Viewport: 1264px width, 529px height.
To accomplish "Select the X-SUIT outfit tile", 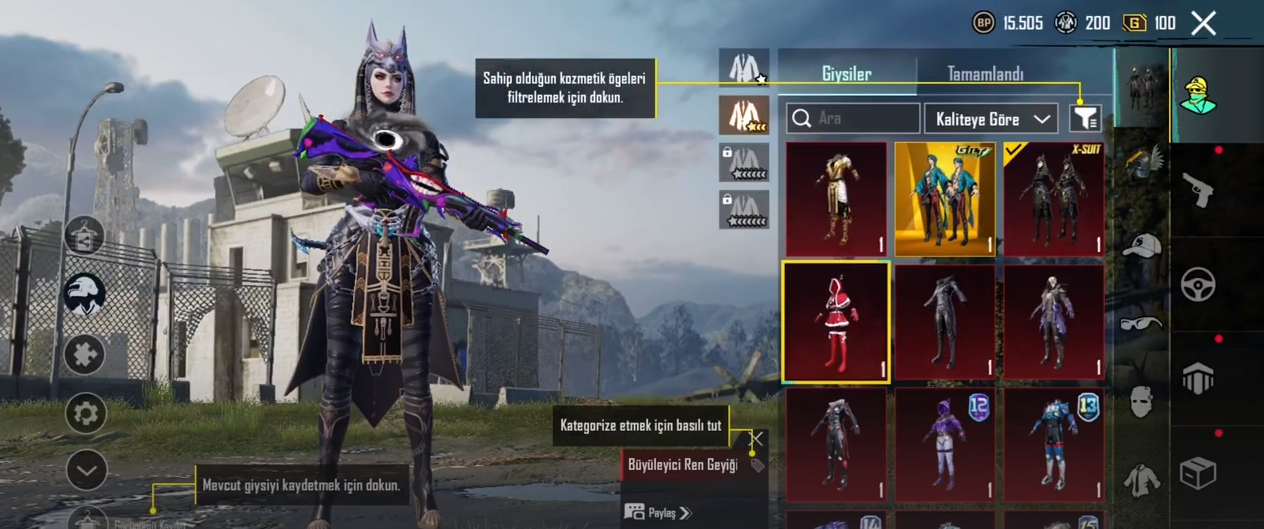I will 1053,199.
